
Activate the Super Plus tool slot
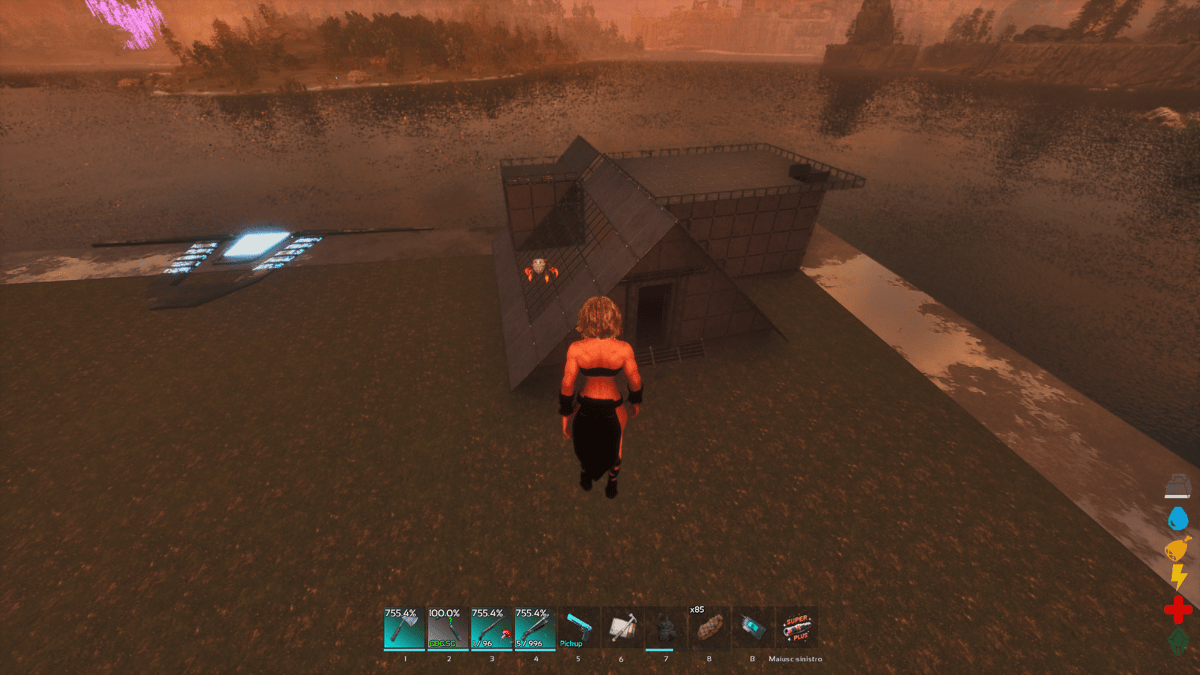pos(797,627)
